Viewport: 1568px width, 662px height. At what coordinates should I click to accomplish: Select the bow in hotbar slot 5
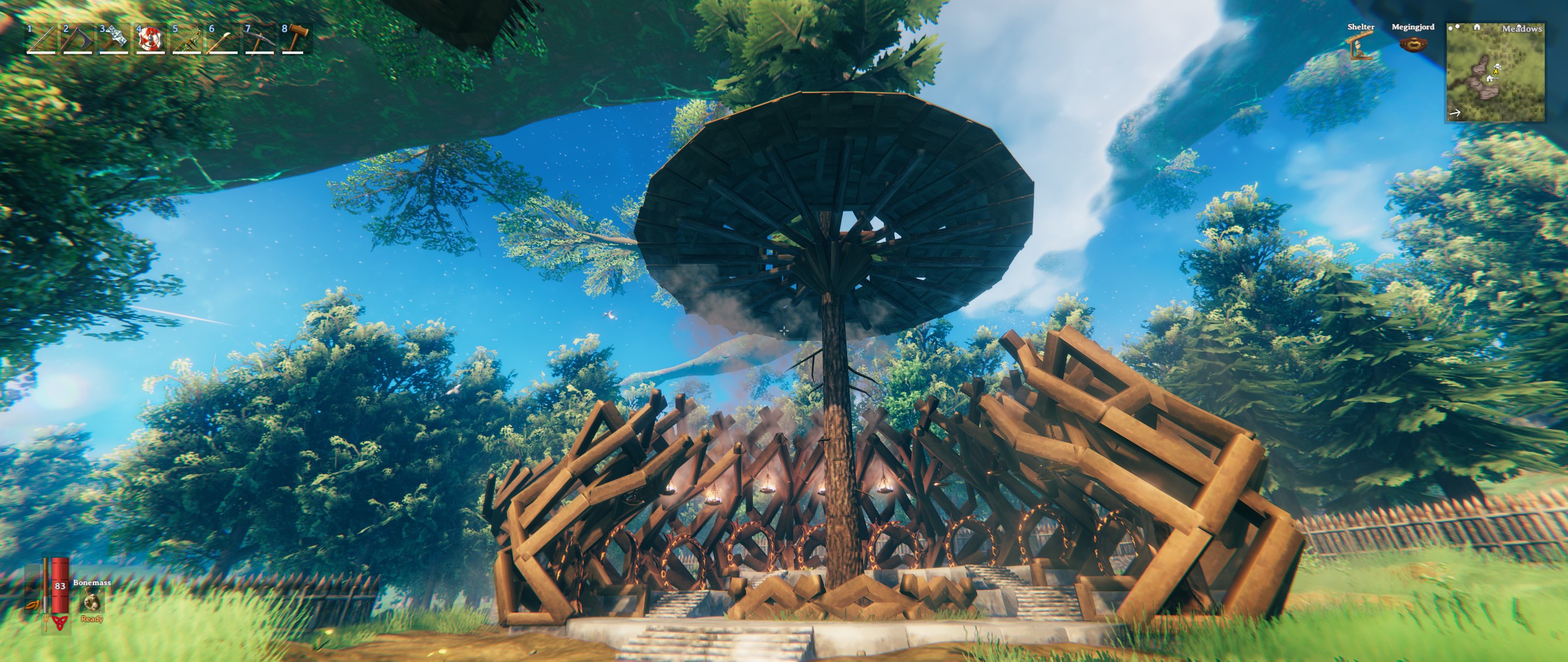tap(186, 39)
